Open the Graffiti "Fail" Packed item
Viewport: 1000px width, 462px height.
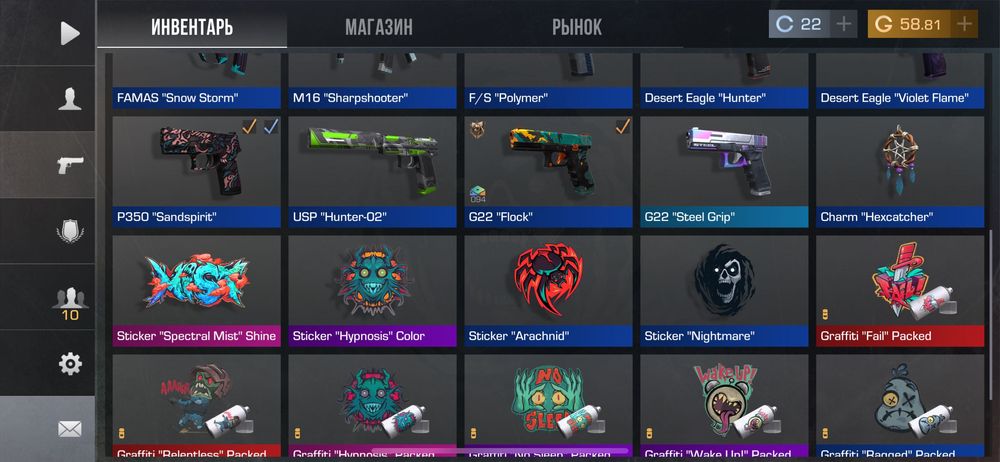pyautogui.click(x=901, y=283)
